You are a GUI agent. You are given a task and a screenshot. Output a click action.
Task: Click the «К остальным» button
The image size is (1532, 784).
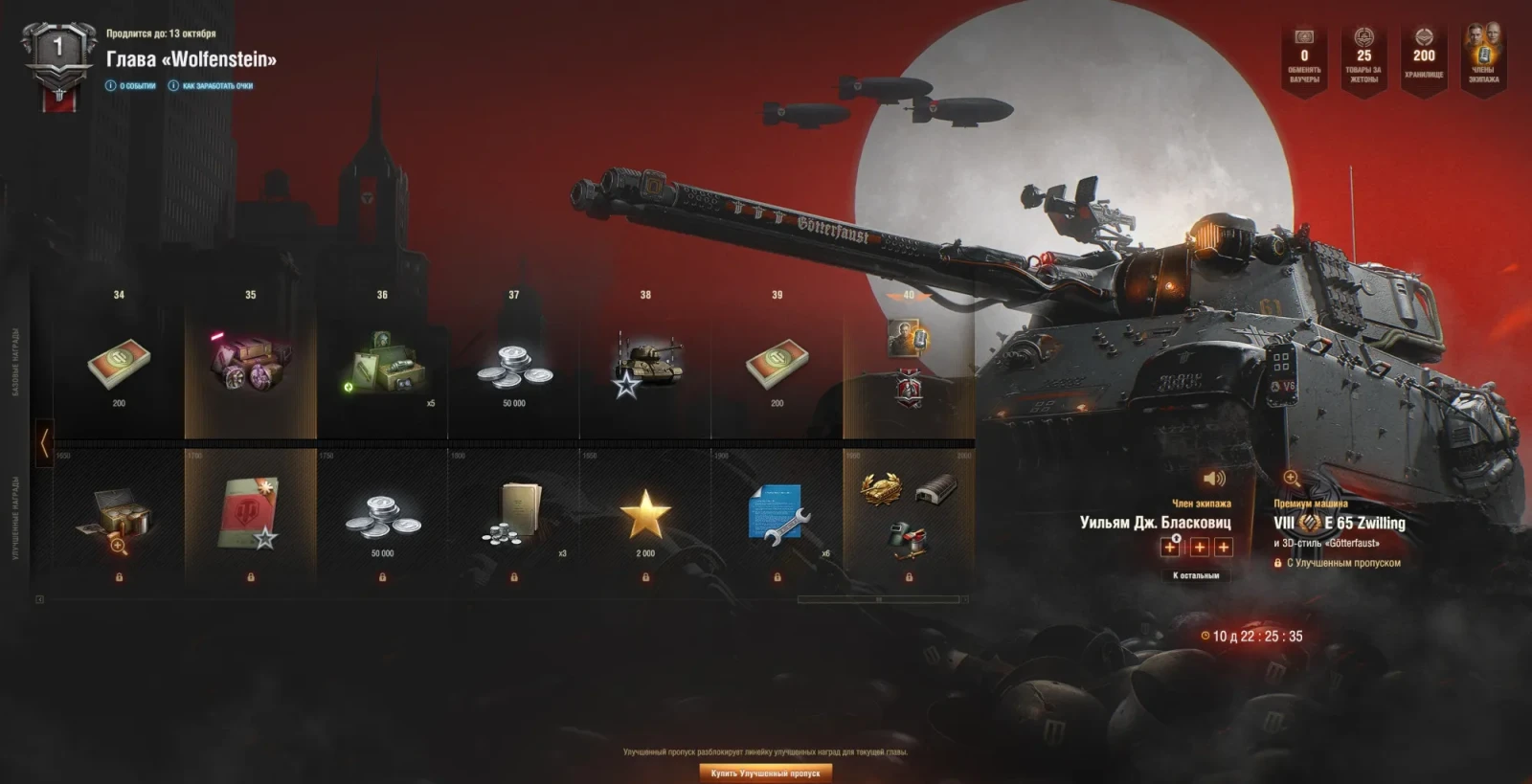pos(1196,575)
